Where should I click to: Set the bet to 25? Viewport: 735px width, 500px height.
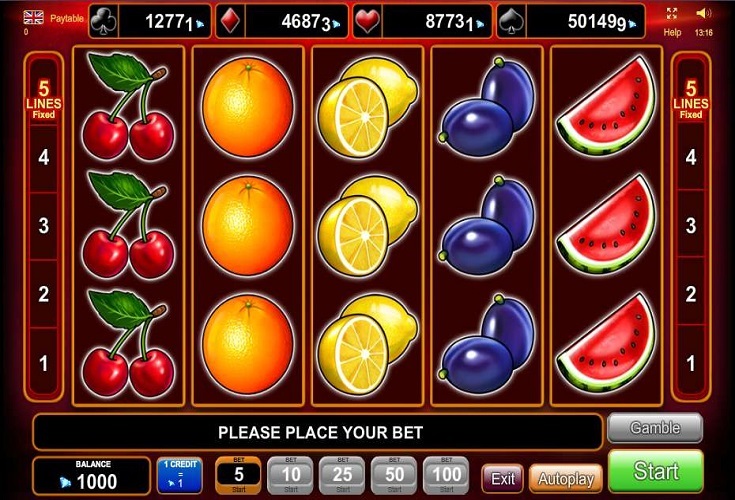tap(342, 475)
